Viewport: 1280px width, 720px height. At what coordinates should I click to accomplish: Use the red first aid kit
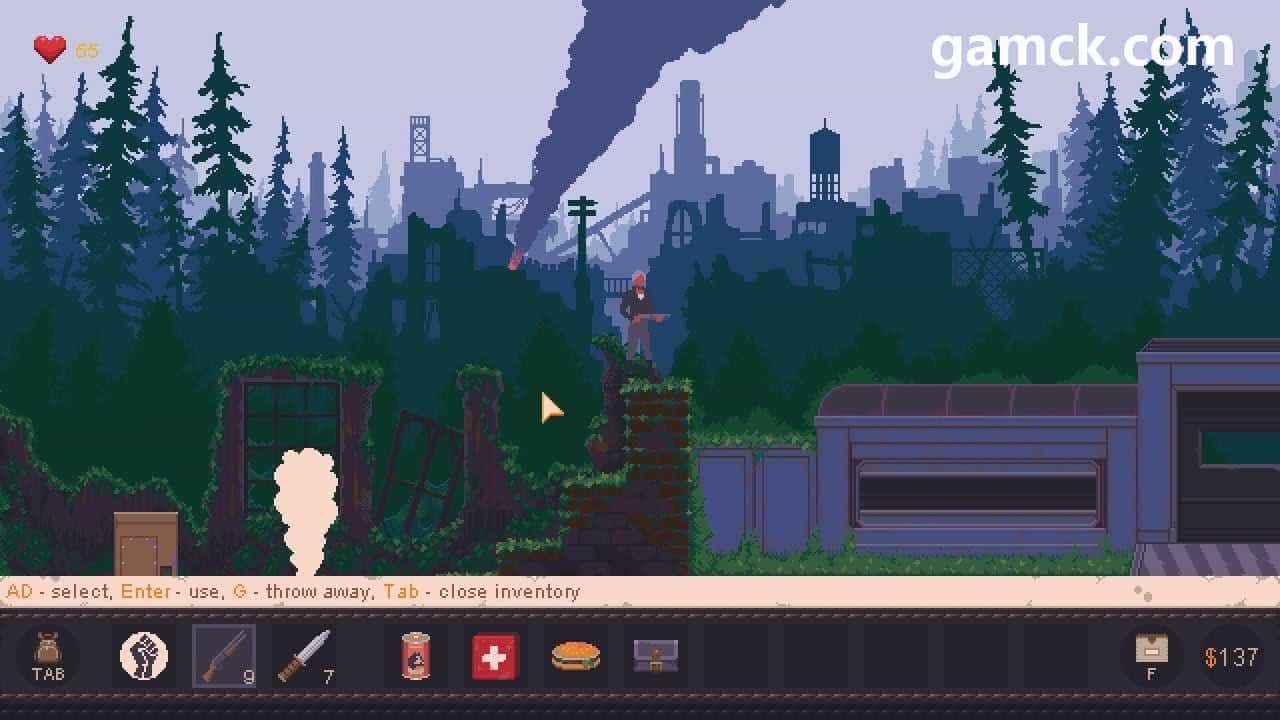496,656
